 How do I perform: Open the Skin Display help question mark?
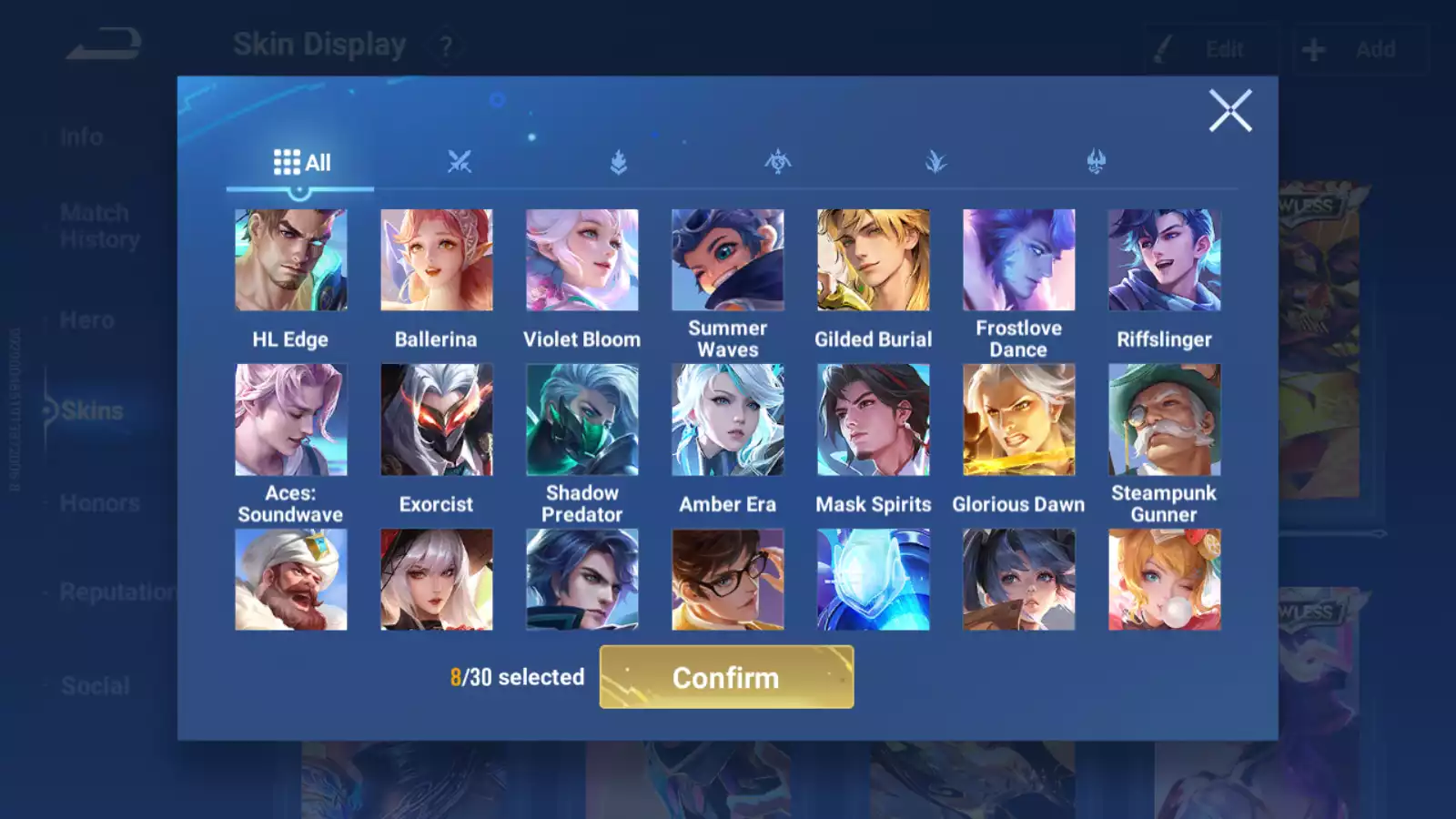tap(443, 45)
